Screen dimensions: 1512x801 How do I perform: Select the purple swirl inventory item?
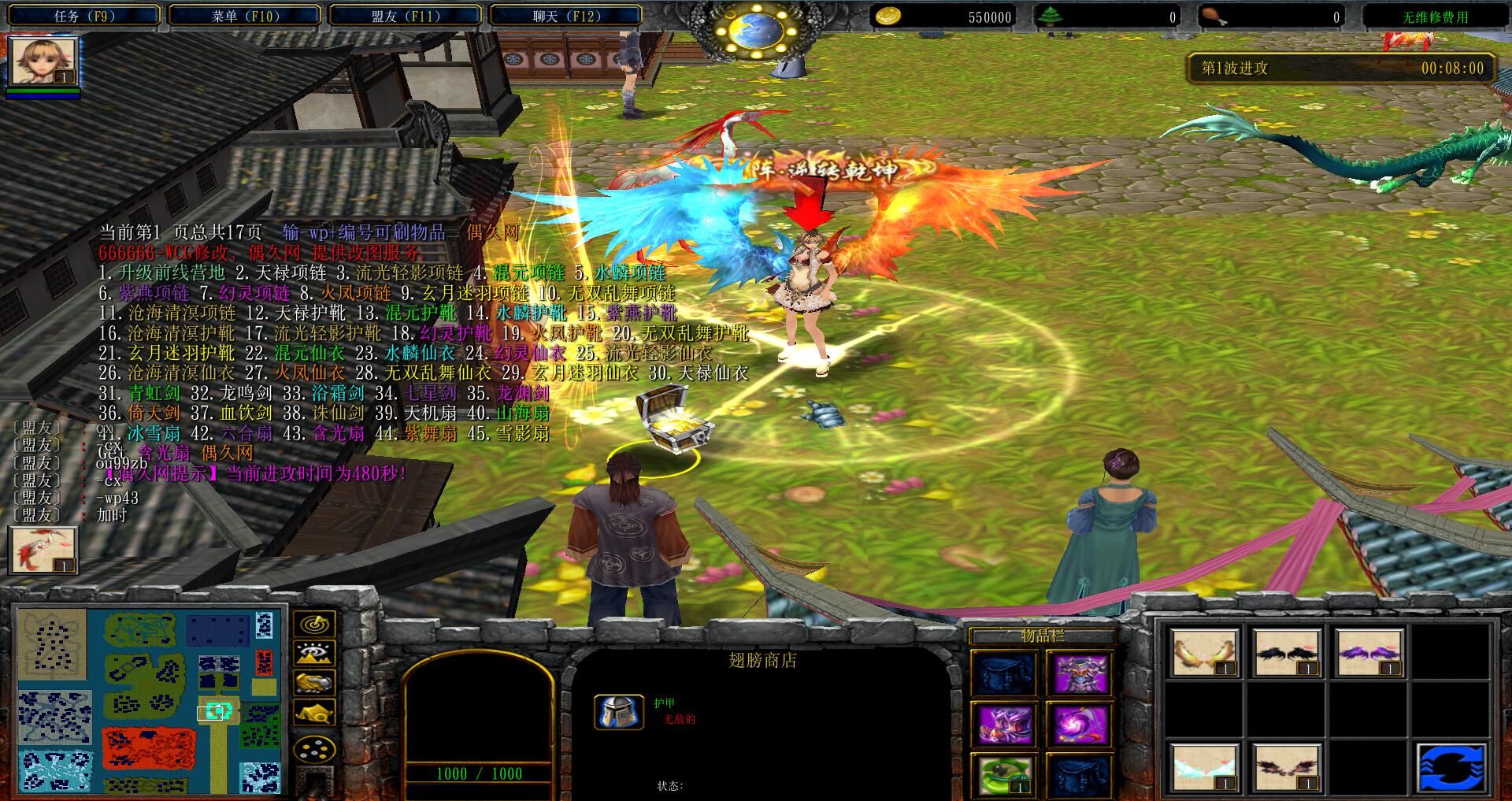pyautogui.click(x=1079, y=724)
